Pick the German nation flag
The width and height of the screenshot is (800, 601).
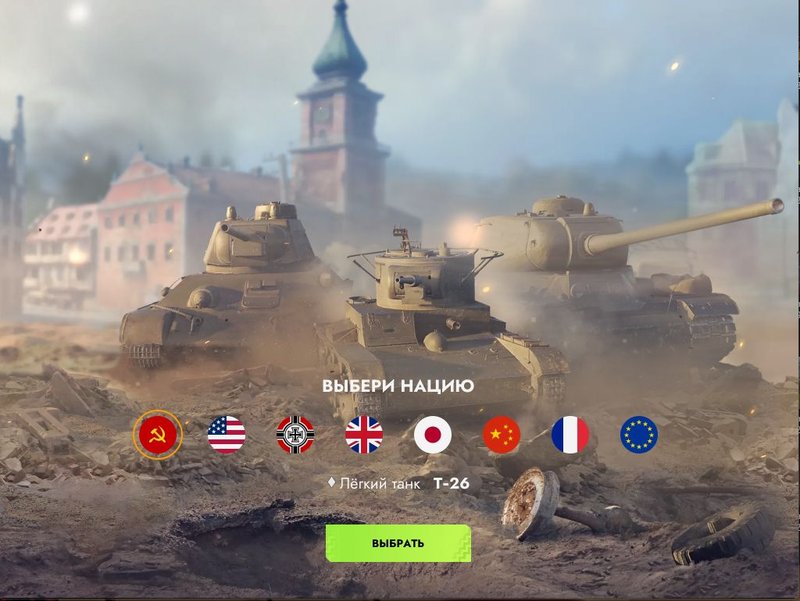[x=295, y=435]
